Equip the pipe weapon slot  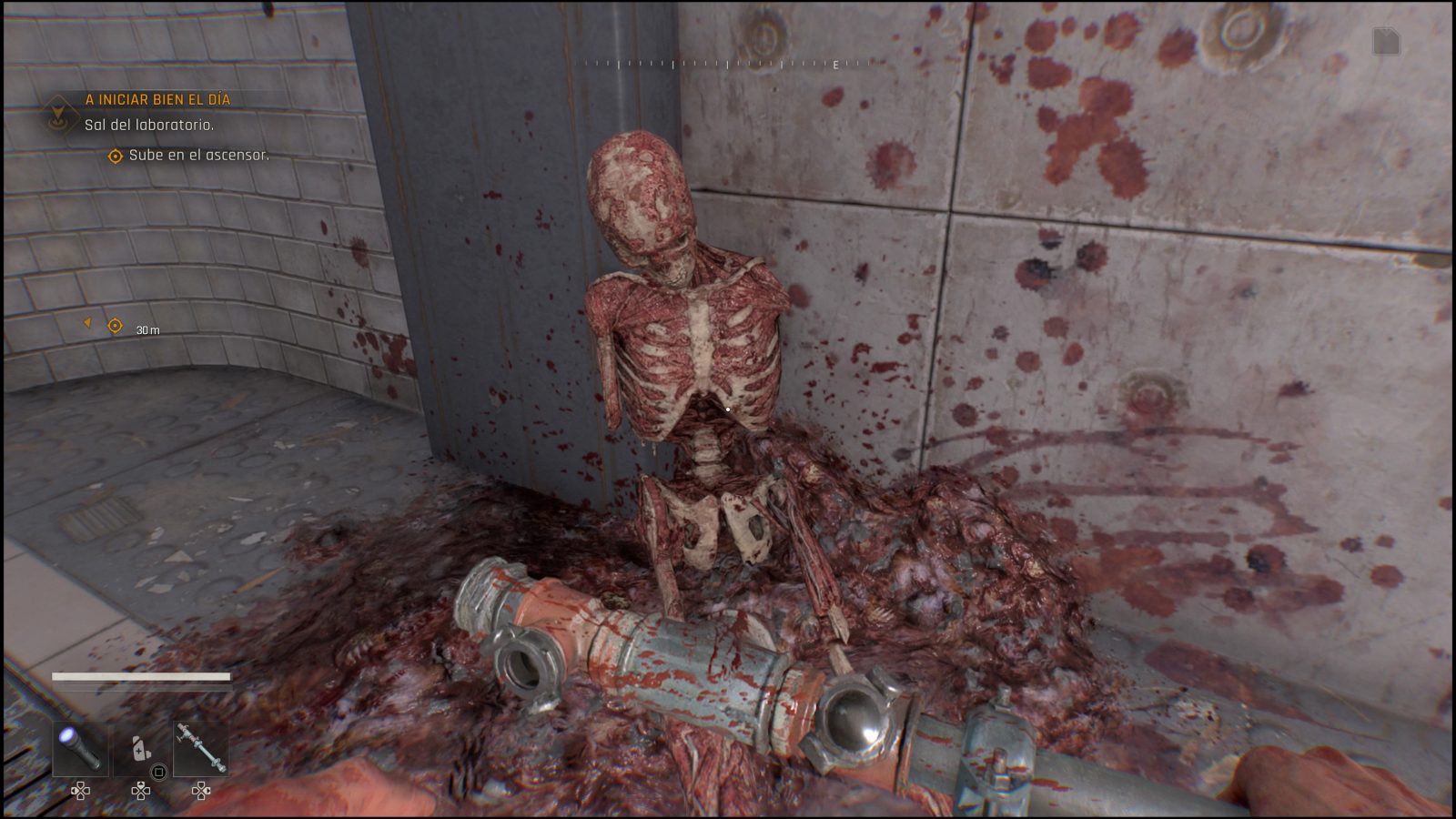pyautogui.click(x=201, y=750)
